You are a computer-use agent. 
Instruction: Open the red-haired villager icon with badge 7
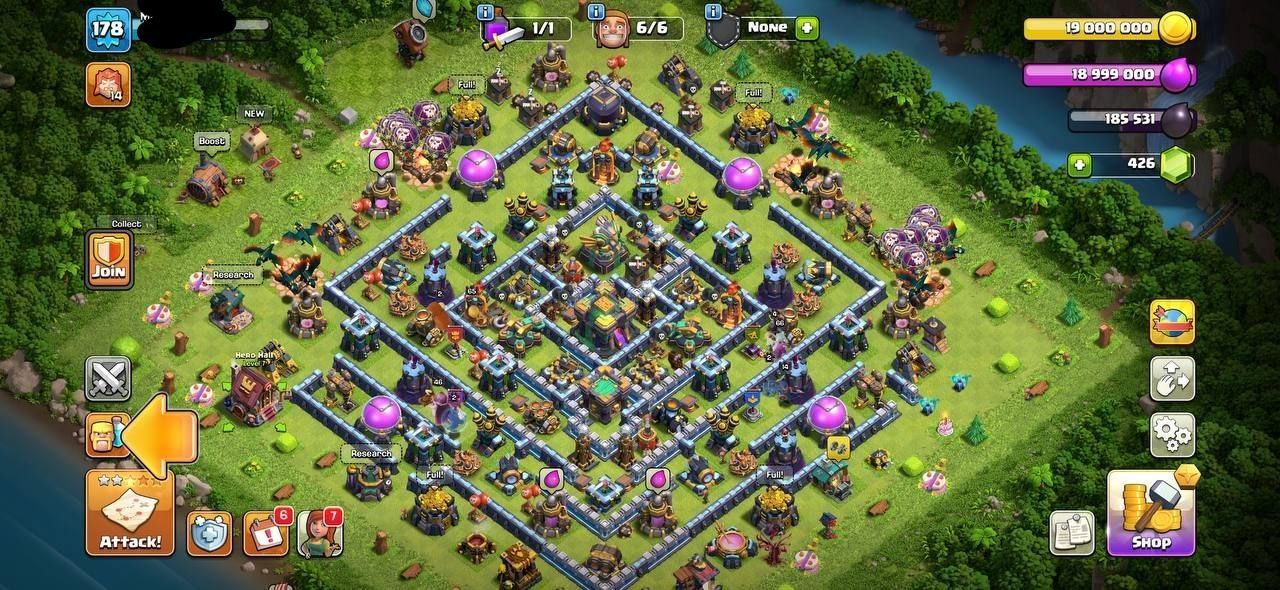pyautogui.click(x=320, y=533)
